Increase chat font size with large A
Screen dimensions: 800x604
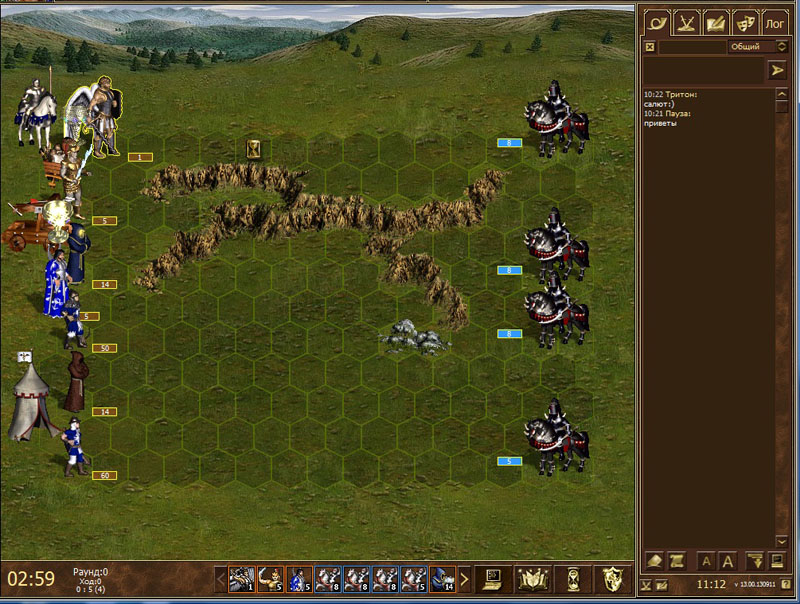pos(729,560)
